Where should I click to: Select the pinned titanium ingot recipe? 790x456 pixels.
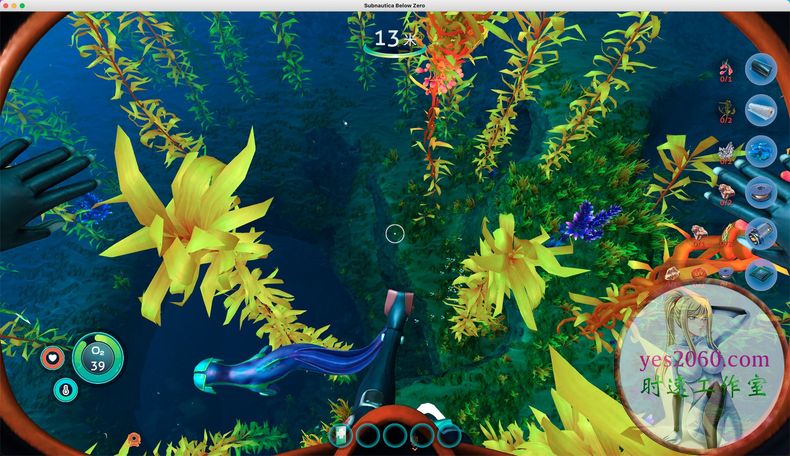[x=761, y=67]
